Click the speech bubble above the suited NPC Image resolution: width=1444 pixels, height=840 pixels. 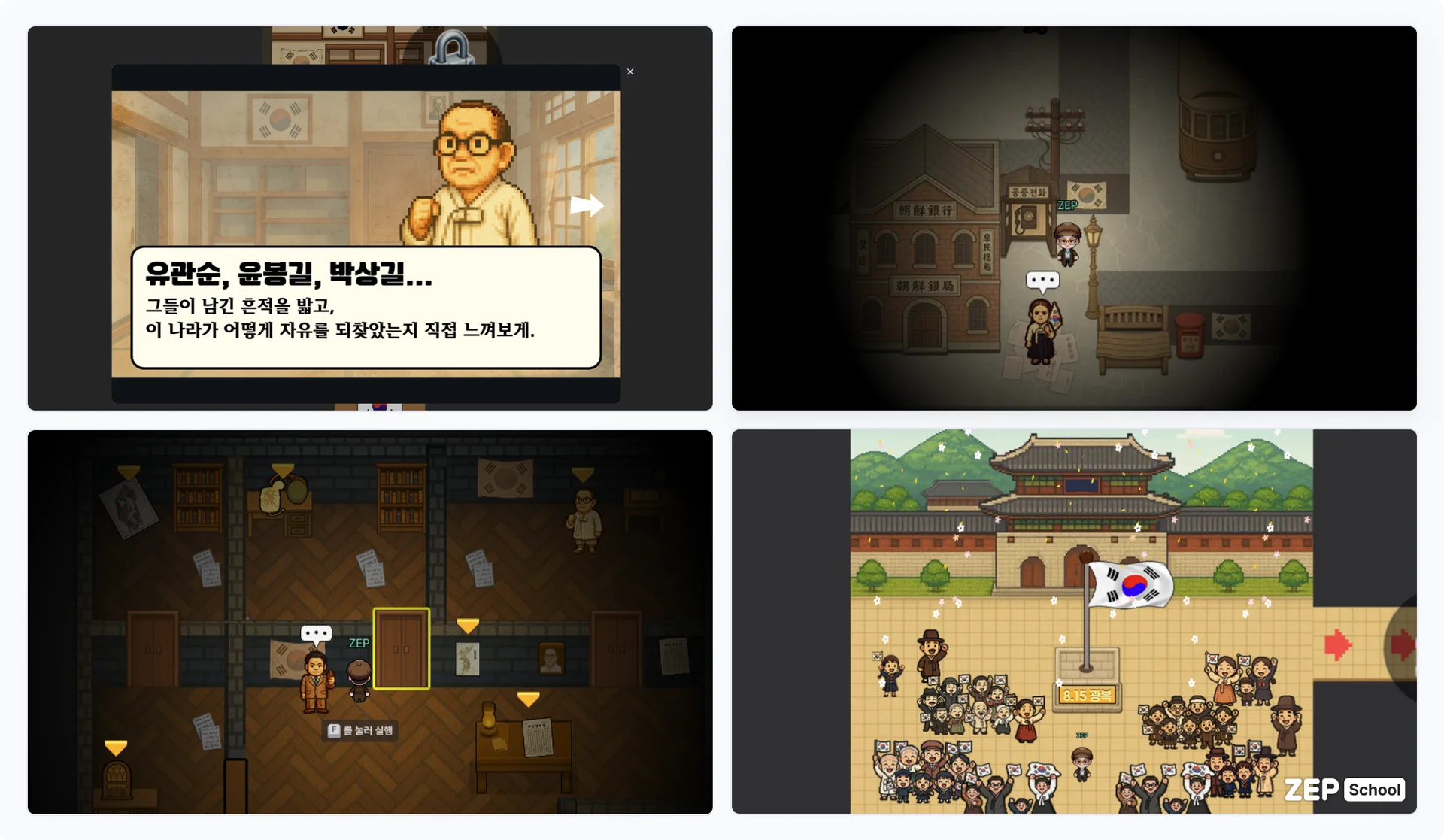[x=317, y=633]
